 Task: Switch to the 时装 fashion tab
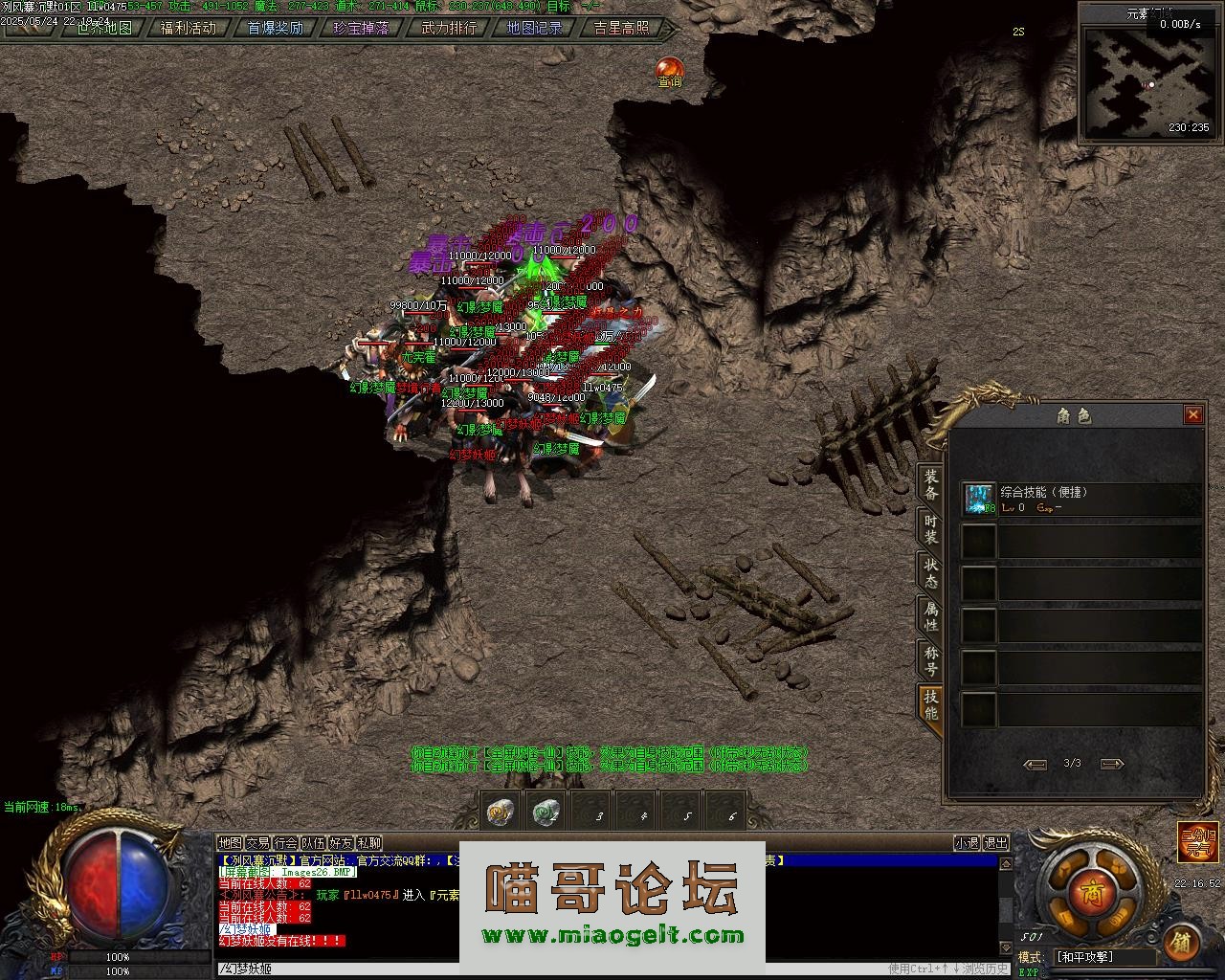coord(930,529)
